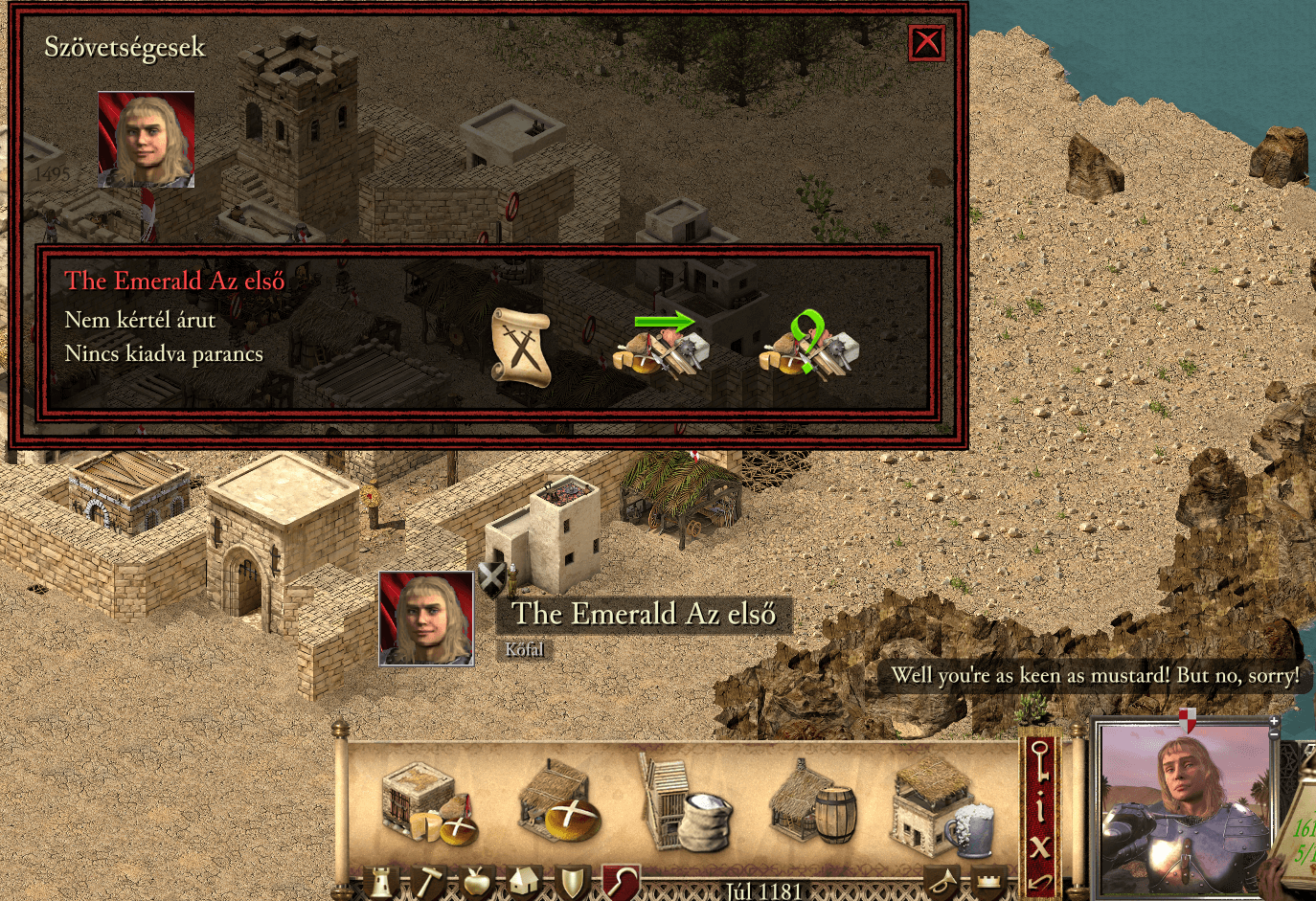Select the sickle food processing category
Screen dimensions: 1316x901
621,883
